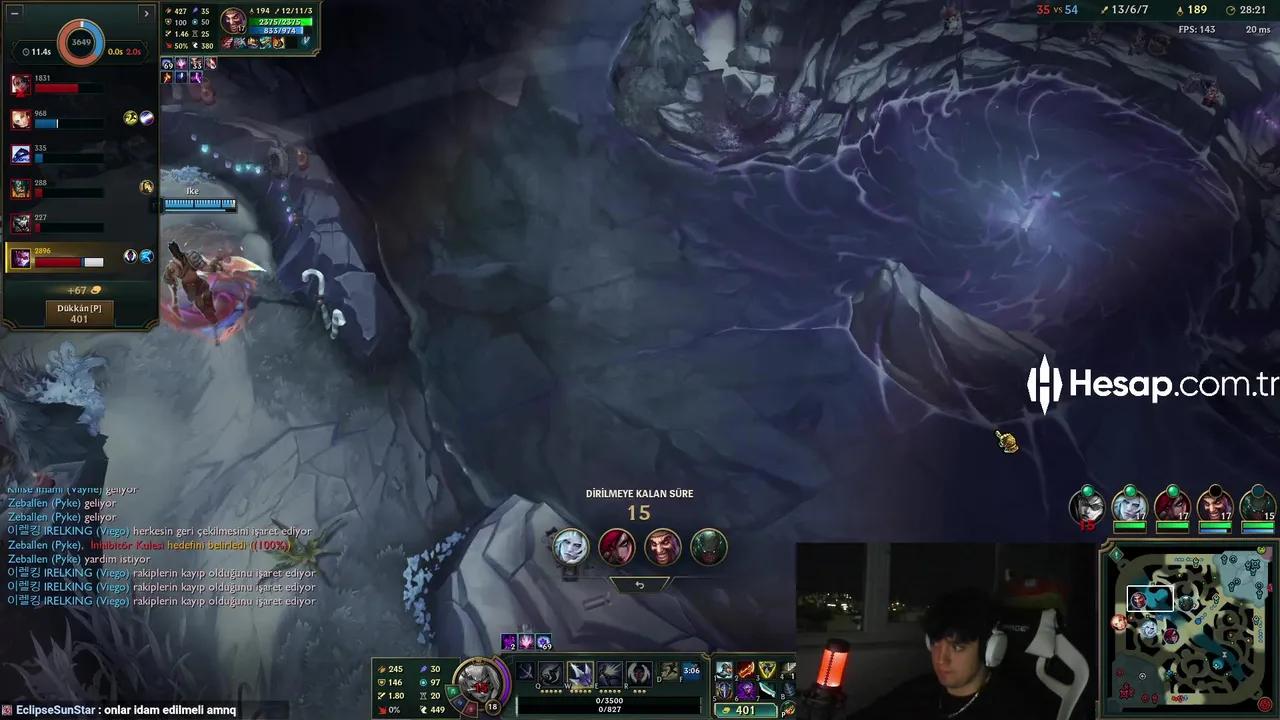The image size is (1280, 720).
Task: Click the gold coin icon next to 401
Action: click(x=728, y=710)
